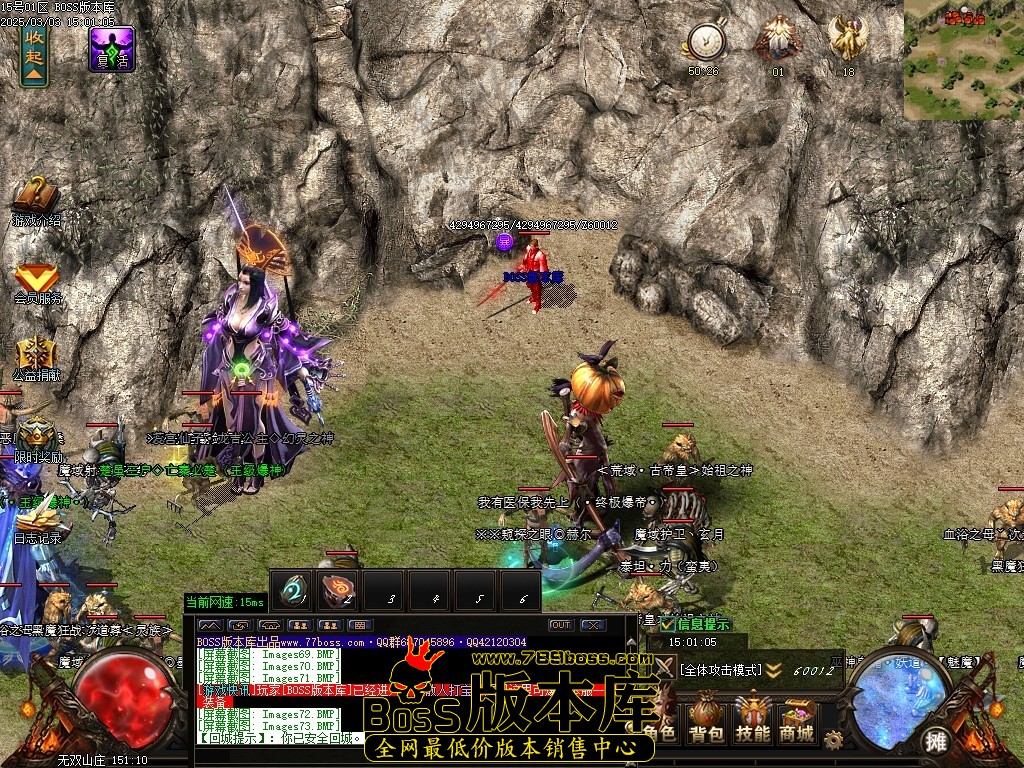Viewport: 1024px width, 768px height.
Task: Open the 日志记录 log record icon
Action: 37,518
